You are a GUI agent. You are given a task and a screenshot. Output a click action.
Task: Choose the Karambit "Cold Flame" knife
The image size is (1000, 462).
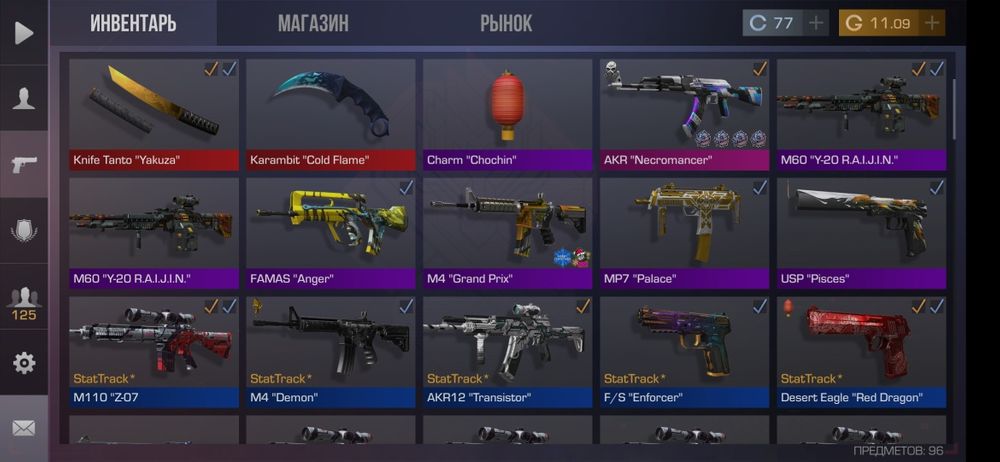point(331,113)
